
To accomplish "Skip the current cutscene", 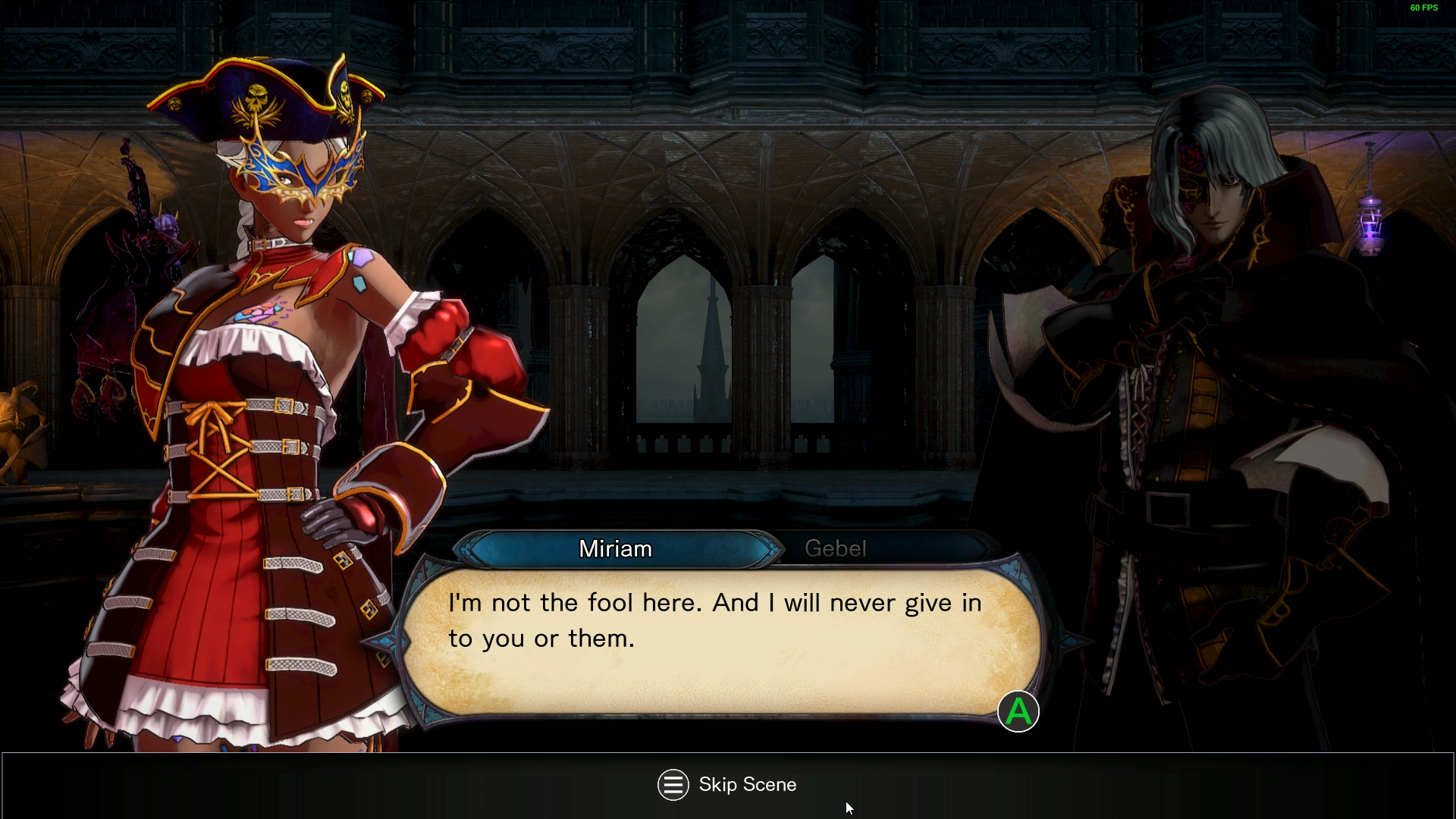I will [726, 785].
